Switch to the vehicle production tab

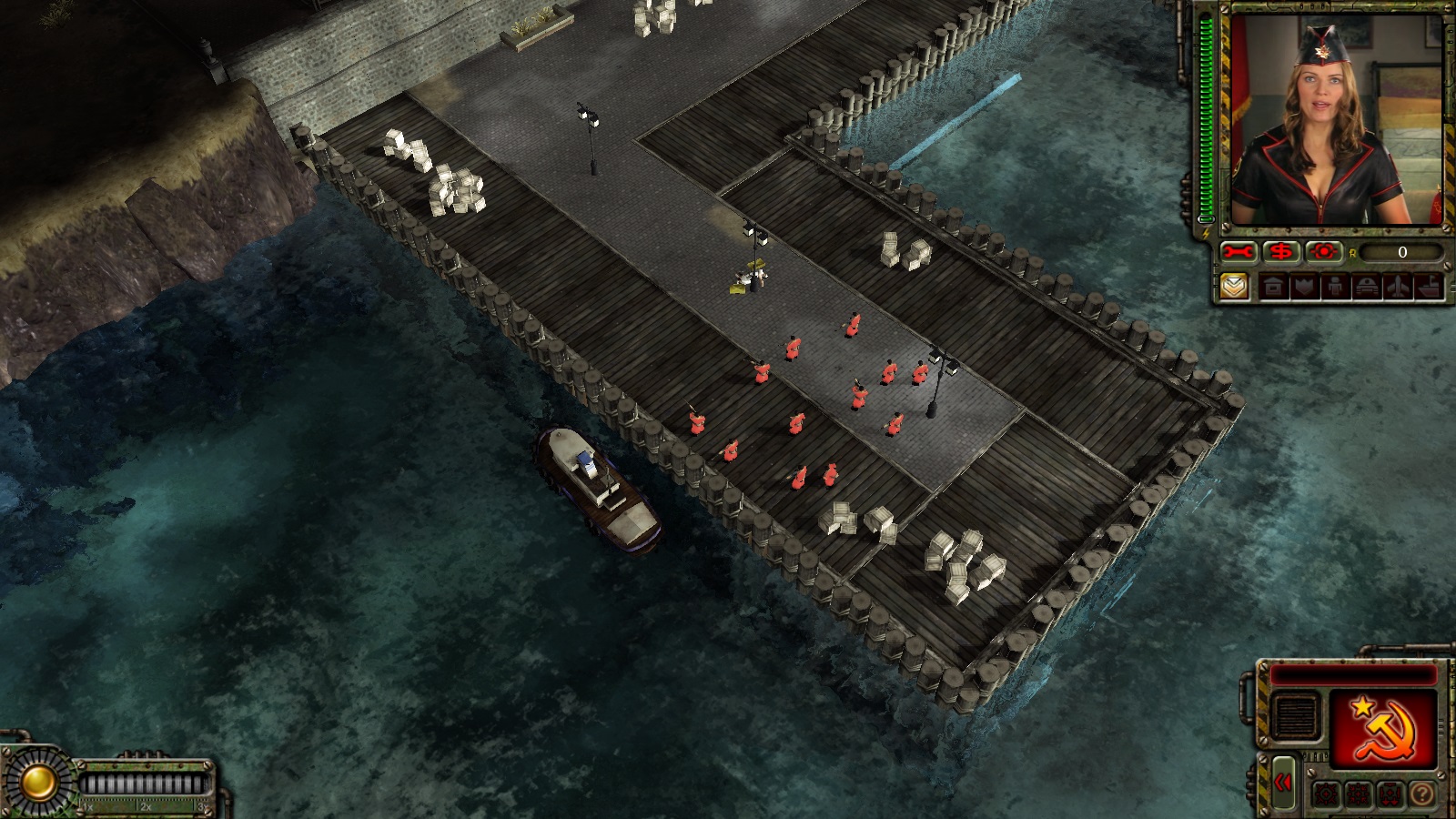coord(1366,288)
